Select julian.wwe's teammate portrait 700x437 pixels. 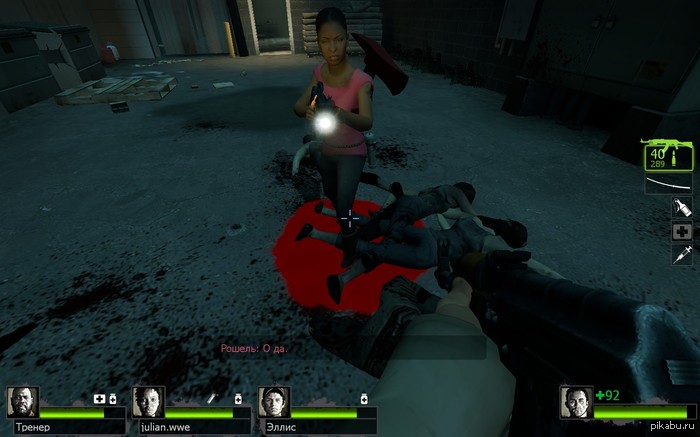click(x=148, y=402)
